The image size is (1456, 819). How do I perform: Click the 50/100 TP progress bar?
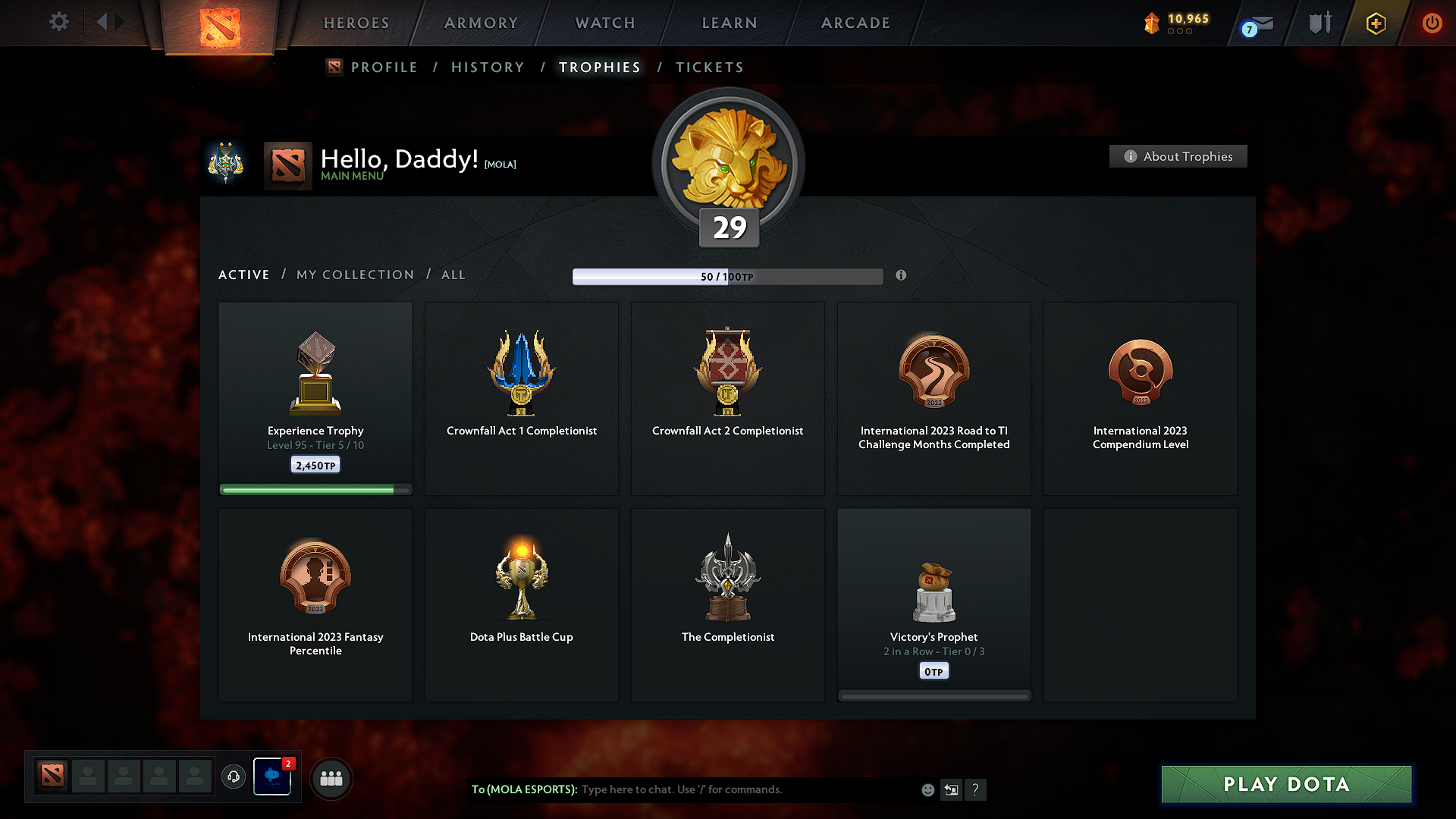point(728,276)
